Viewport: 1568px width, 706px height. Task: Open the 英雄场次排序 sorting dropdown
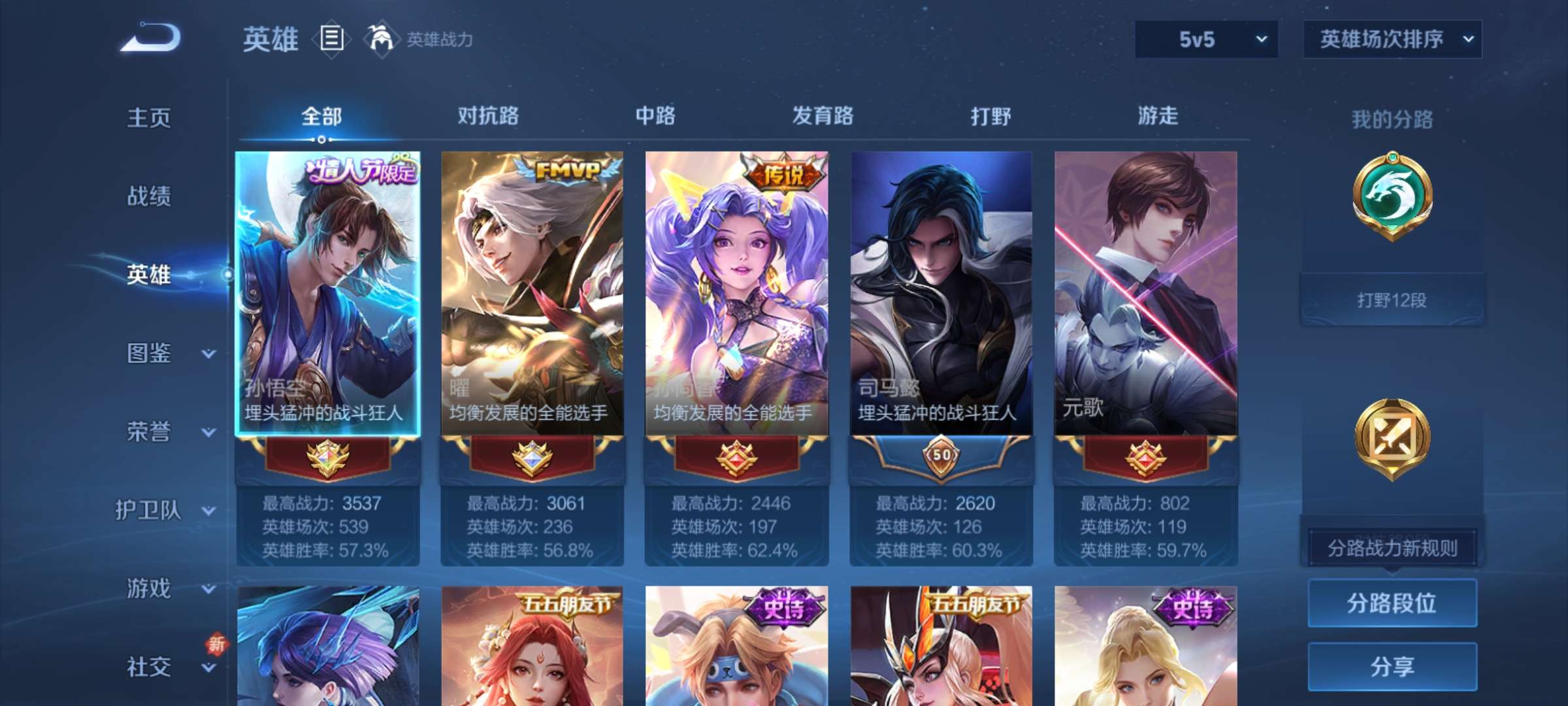pyautogui.click(x=1392, y=39)
